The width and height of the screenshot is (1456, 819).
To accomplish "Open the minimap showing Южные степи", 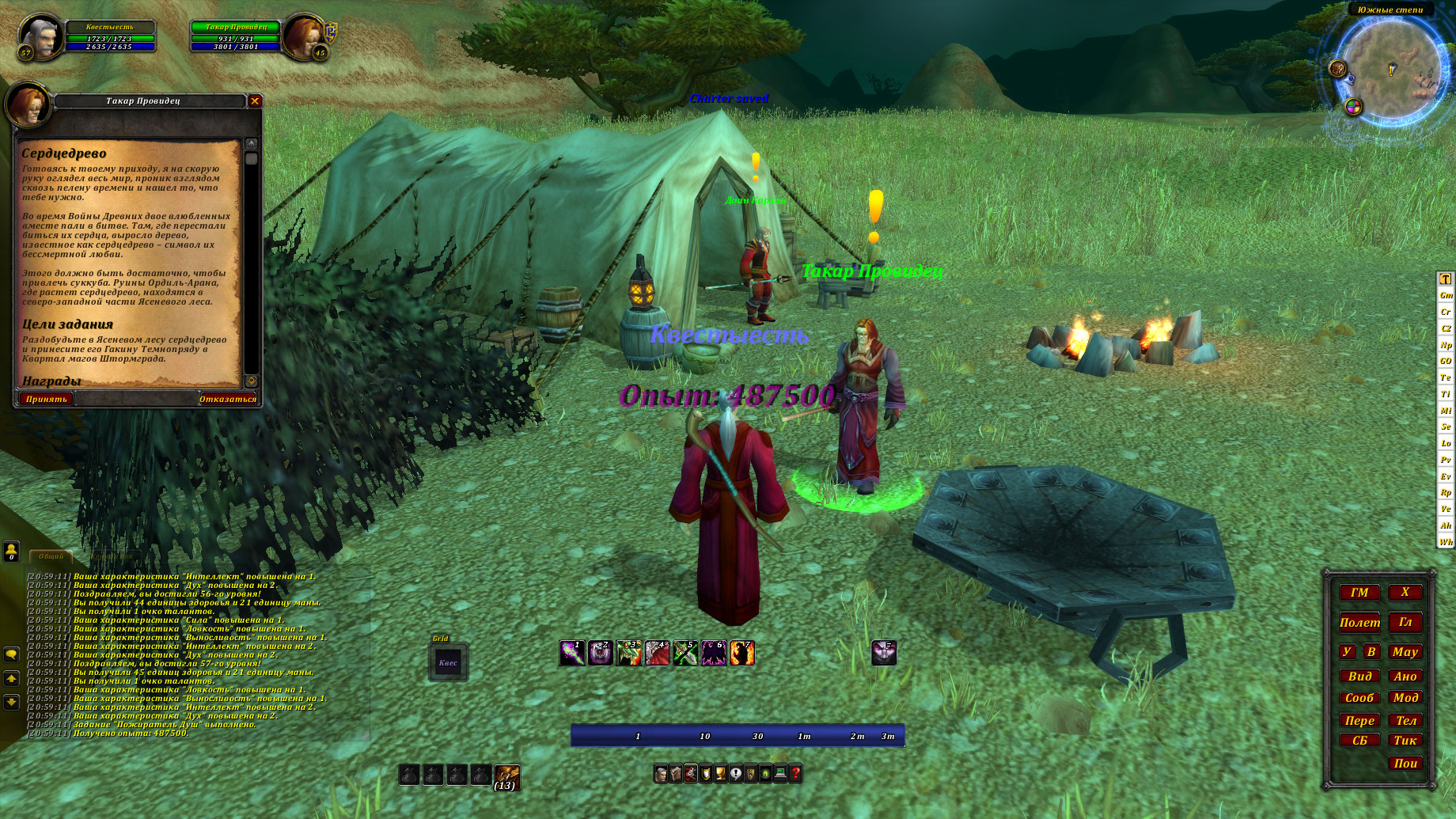I will 1391,70.
